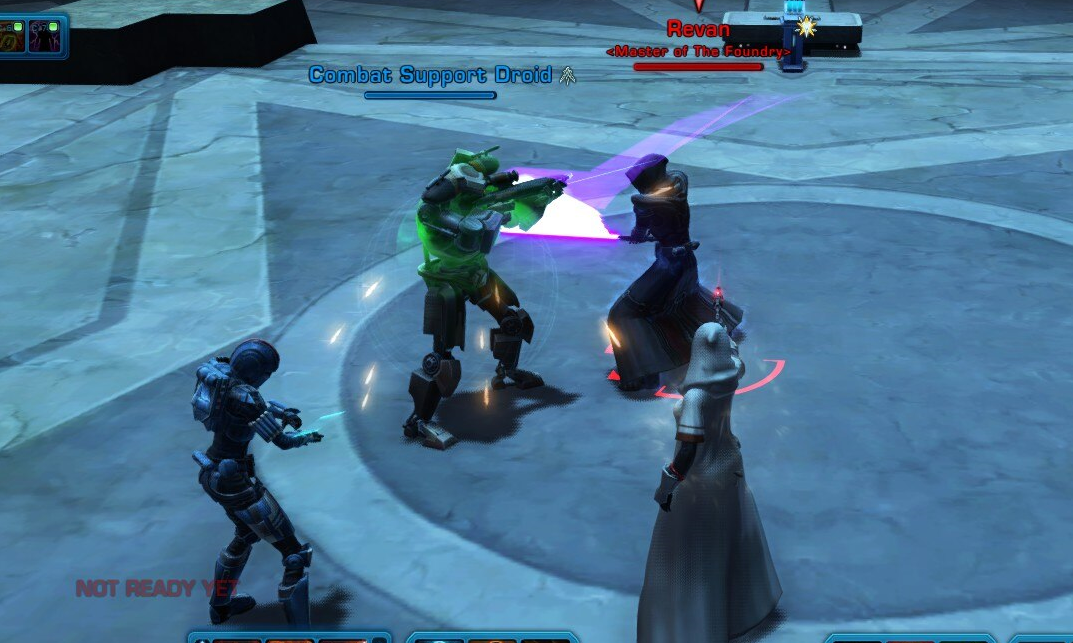Select the Revan boss nameplate
The height and width of the screenshot is (643, 1073).
tap(698, 30)
